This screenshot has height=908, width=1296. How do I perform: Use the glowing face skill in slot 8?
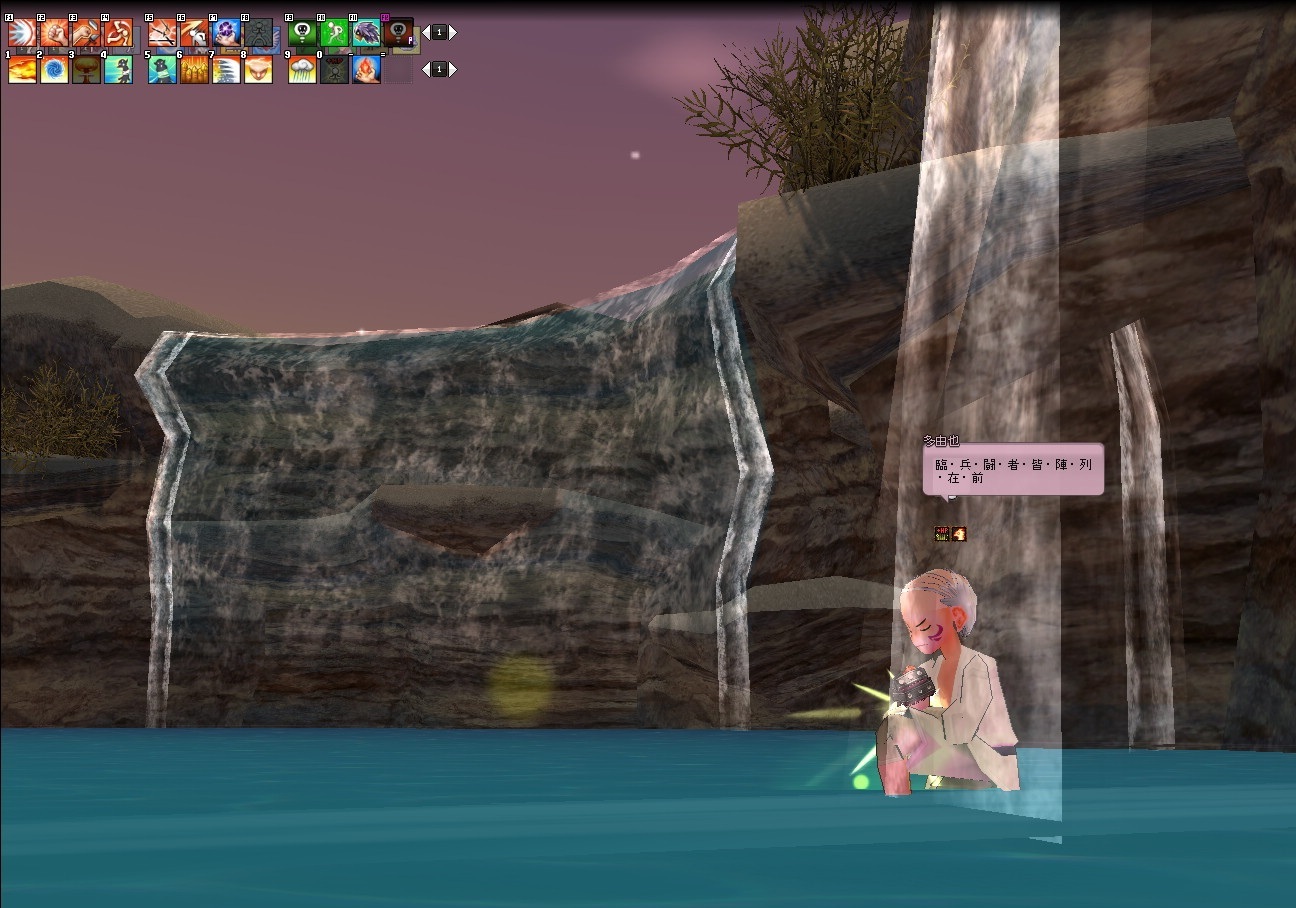coord(258,70)
